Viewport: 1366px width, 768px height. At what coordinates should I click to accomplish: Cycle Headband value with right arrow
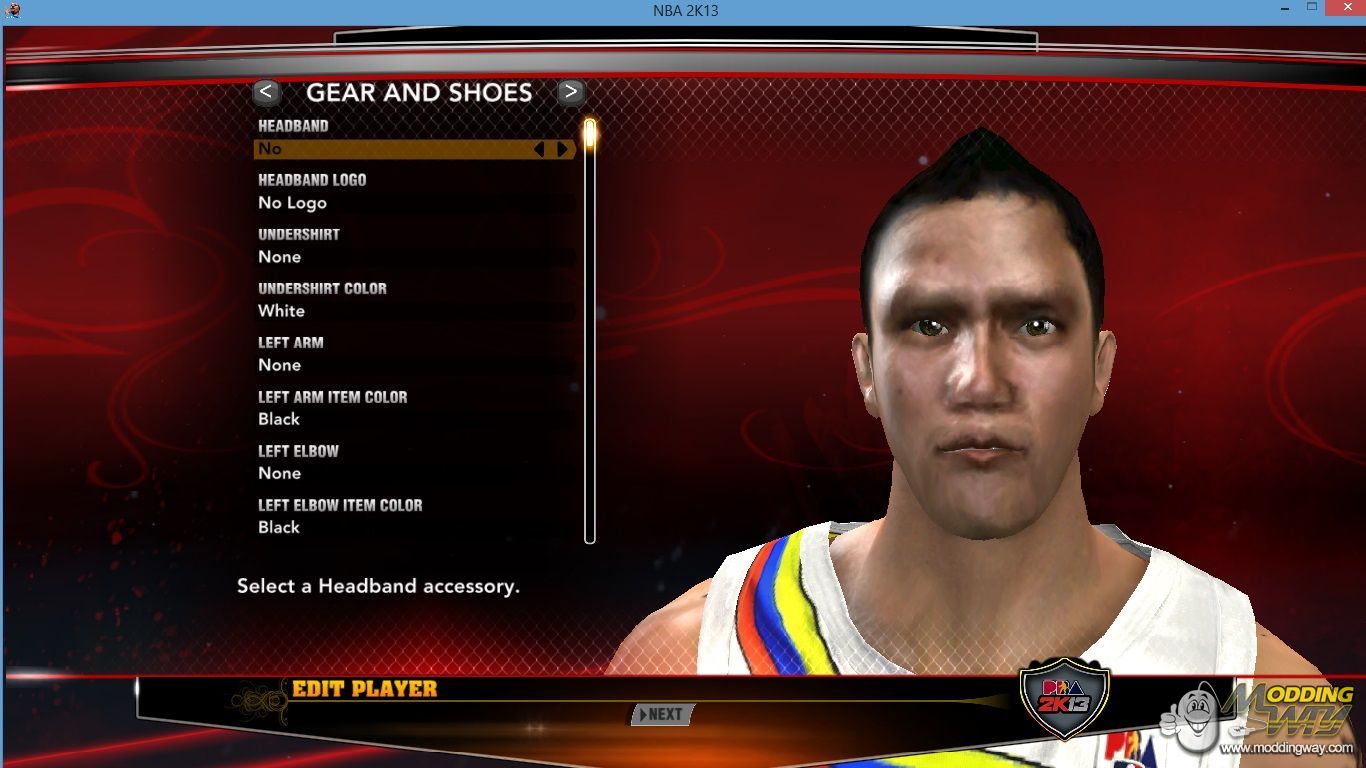coord(562,149)
